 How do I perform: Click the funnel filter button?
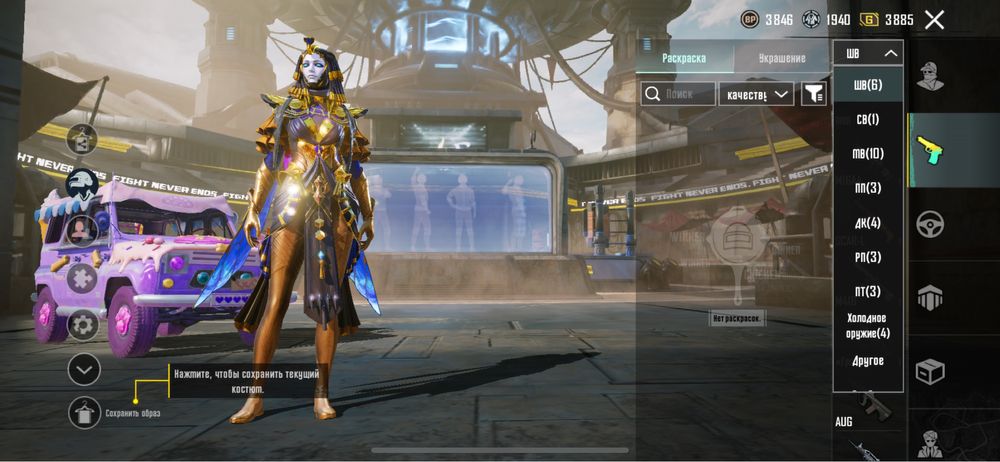(x=815, y=94)
